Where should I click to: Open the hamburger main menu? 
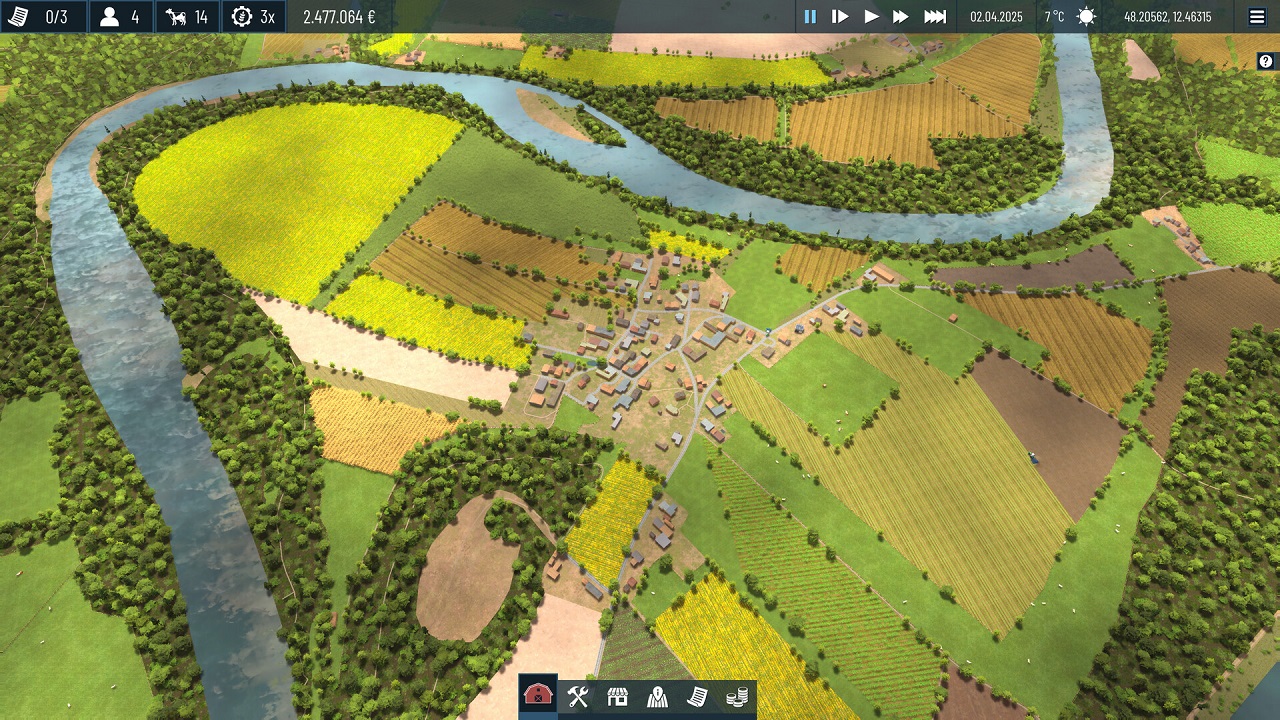click(1257, 15)
